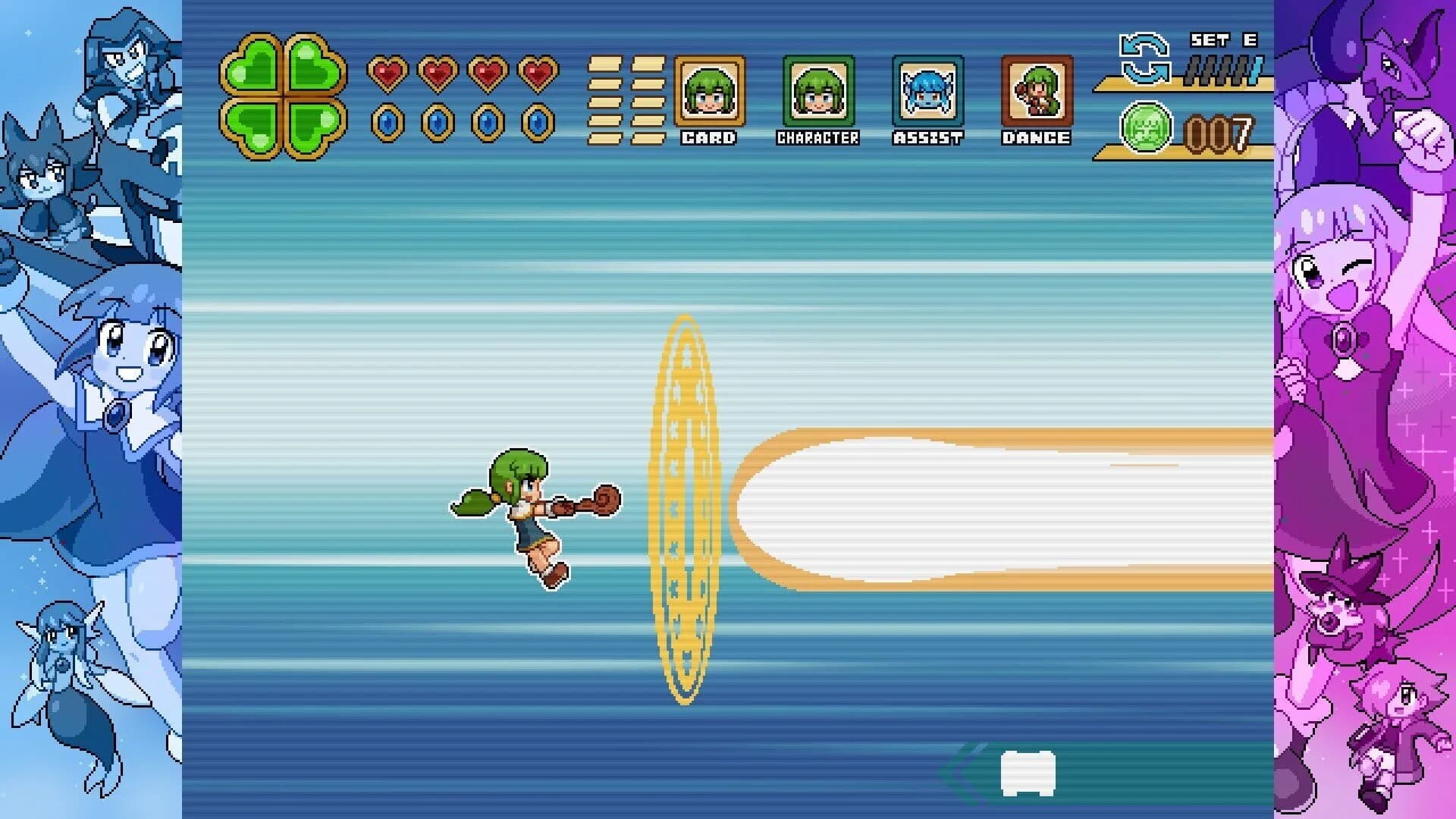Click the green four-leaf clover emblem
The height and width of the screenshot is (819, 1456).
click(x=283, y=96)
